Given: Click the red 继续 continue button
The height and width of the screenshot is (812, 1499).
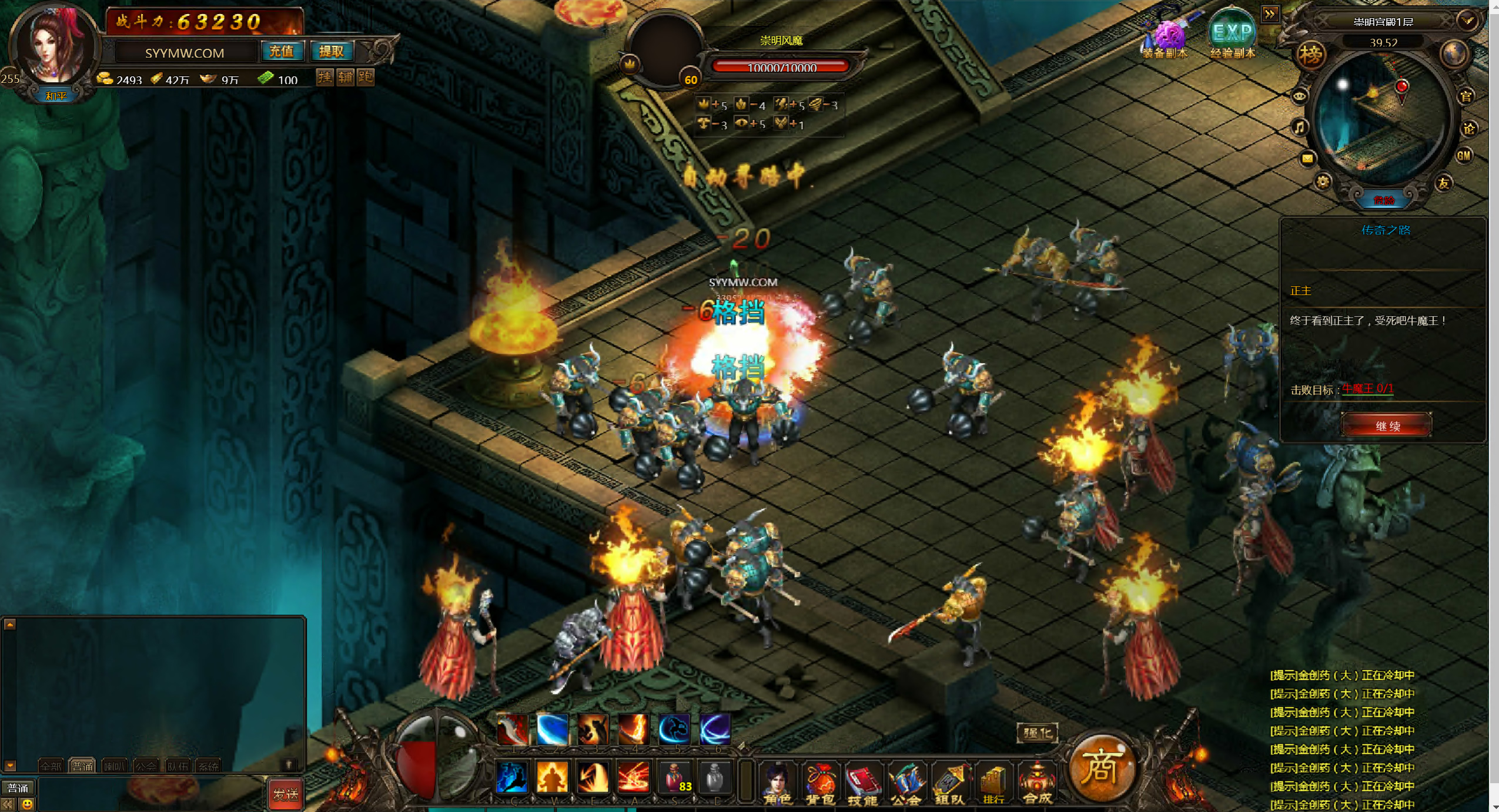Looking at the screenshot, I should tap(1387, 425).
